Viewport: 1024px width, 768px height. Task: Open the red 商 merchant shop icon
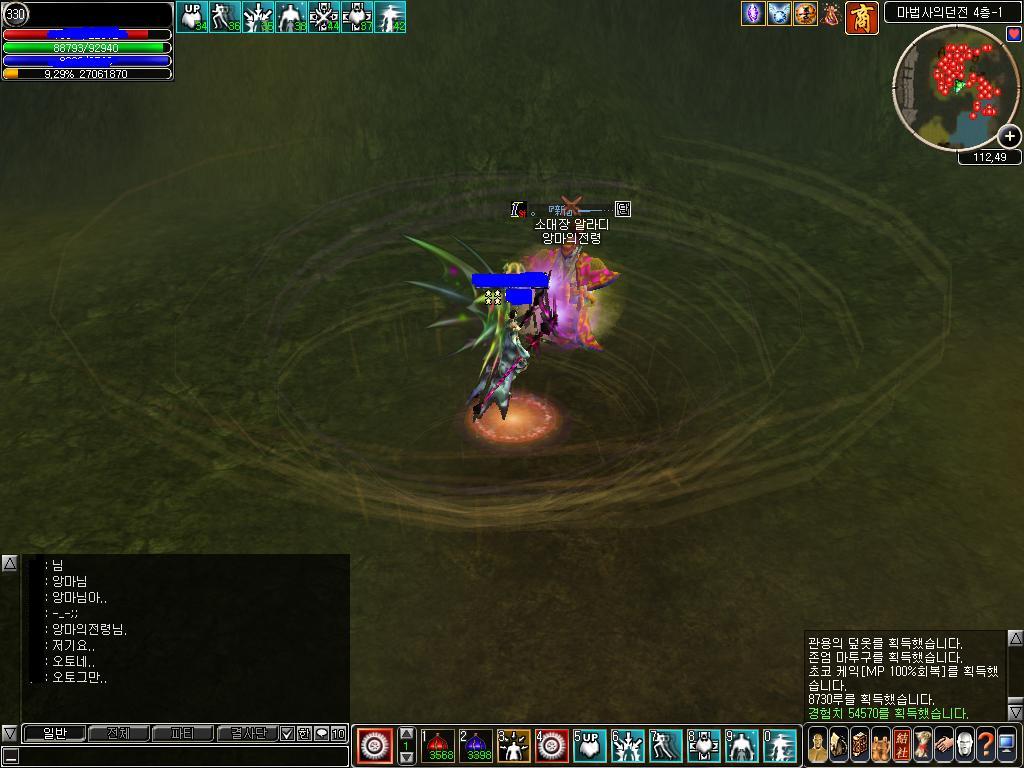862,17
